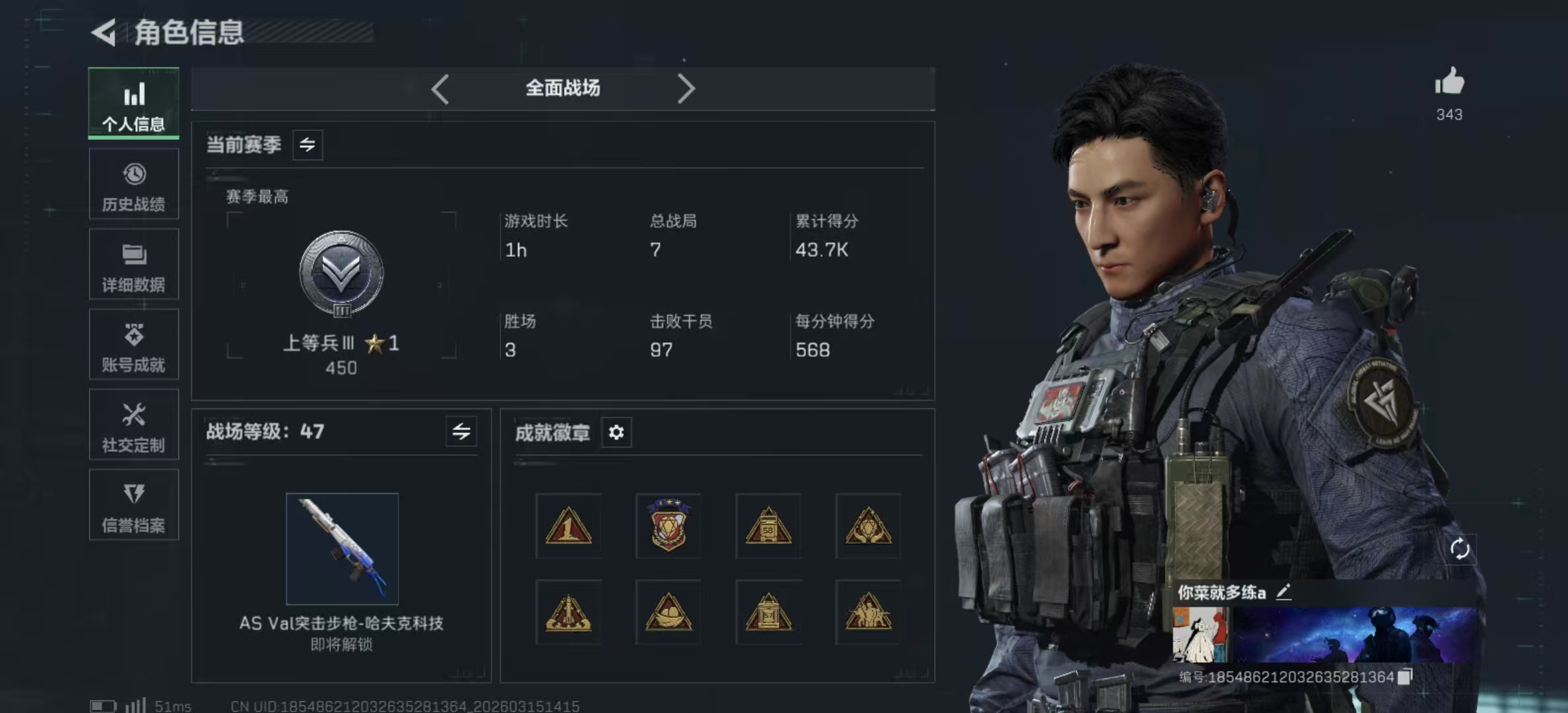Select the 个人信息 tab
1568x713 pixels.
coord(134,104)
